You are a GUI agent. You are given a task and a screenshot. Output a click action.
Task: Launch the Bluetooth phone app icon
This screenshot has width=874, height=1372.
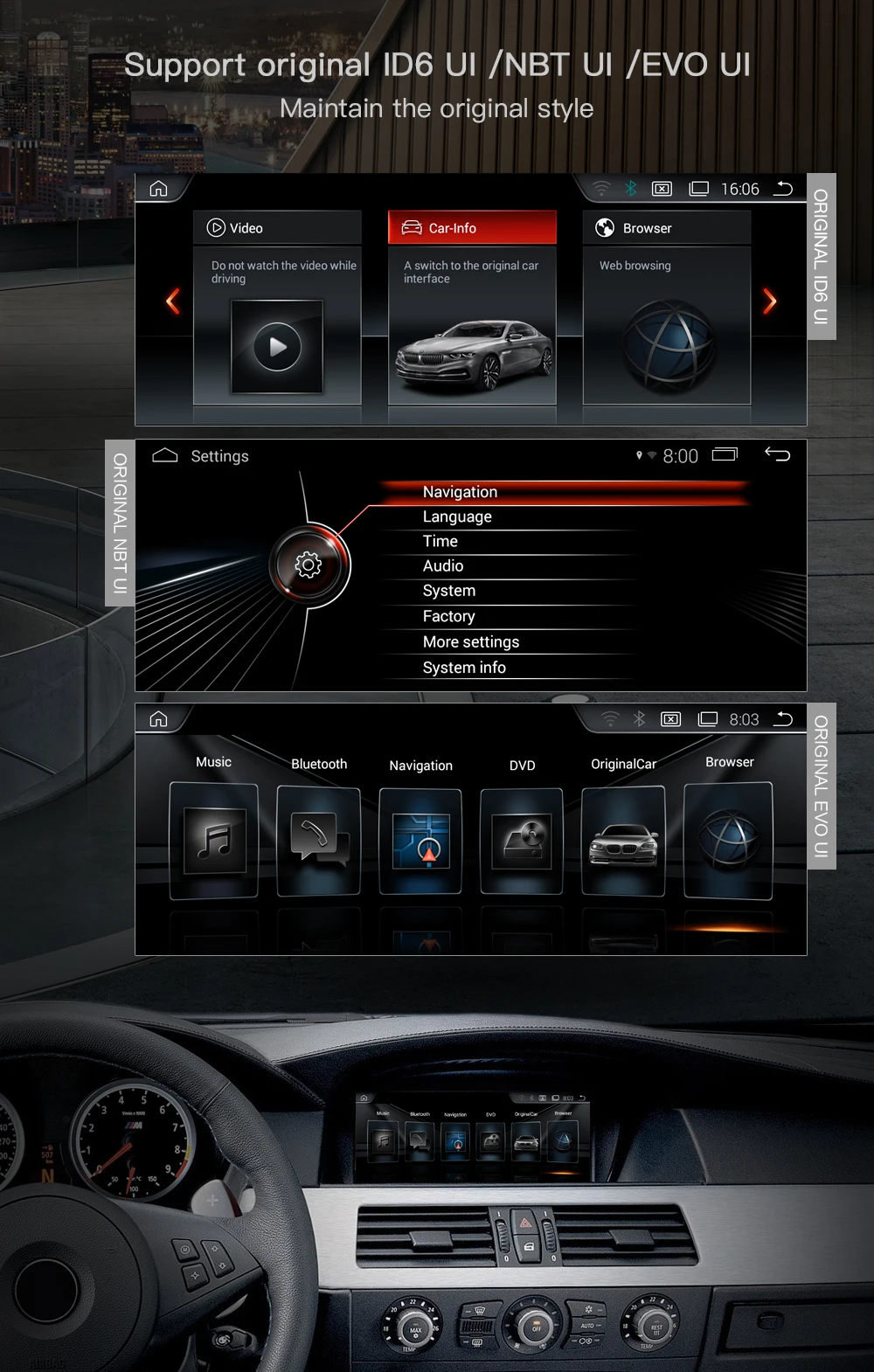pyautogui.click(x=318, y=841)
